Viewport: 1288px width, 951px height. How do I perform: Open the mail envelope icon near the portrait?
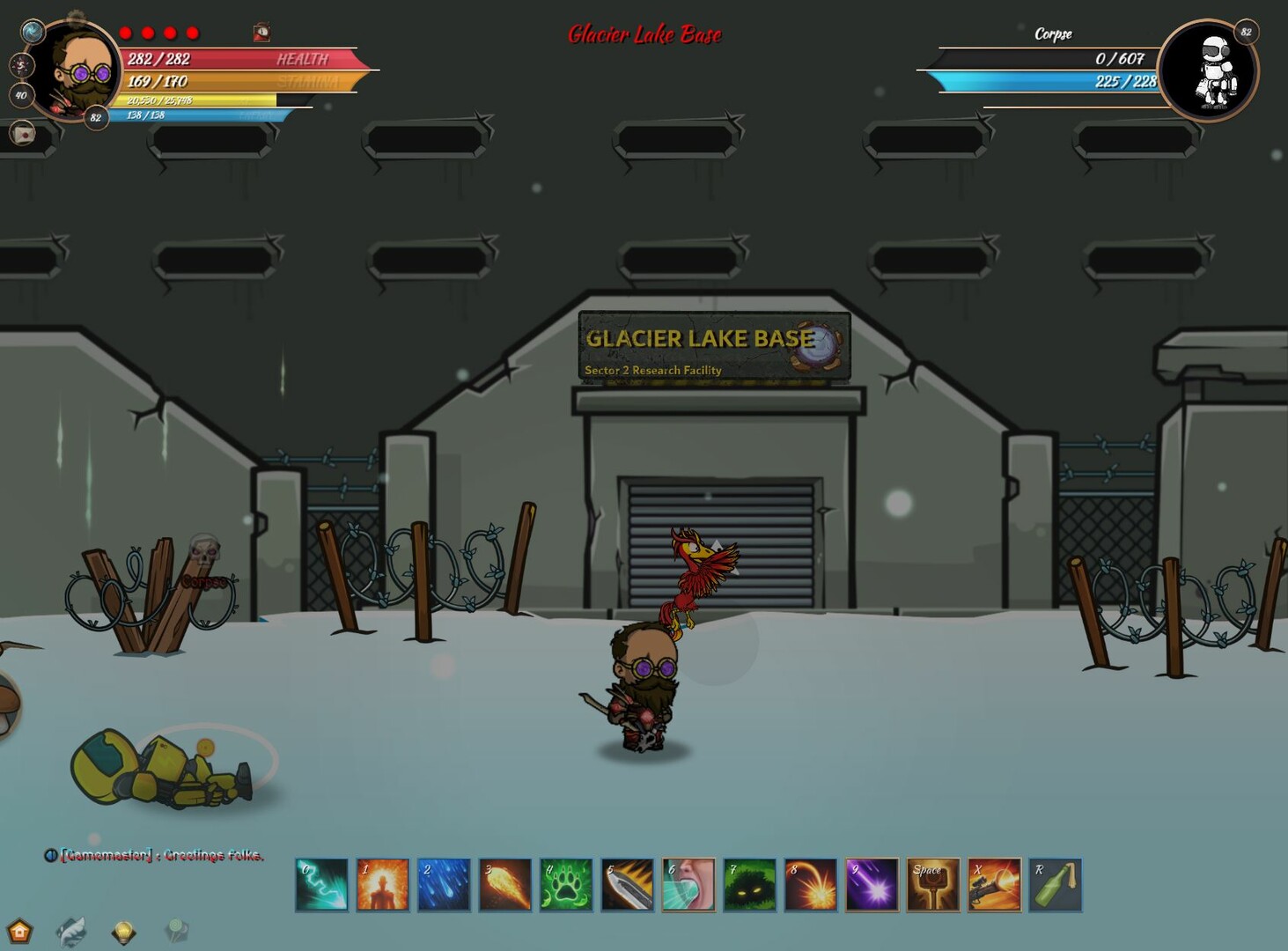pos(22,132)
